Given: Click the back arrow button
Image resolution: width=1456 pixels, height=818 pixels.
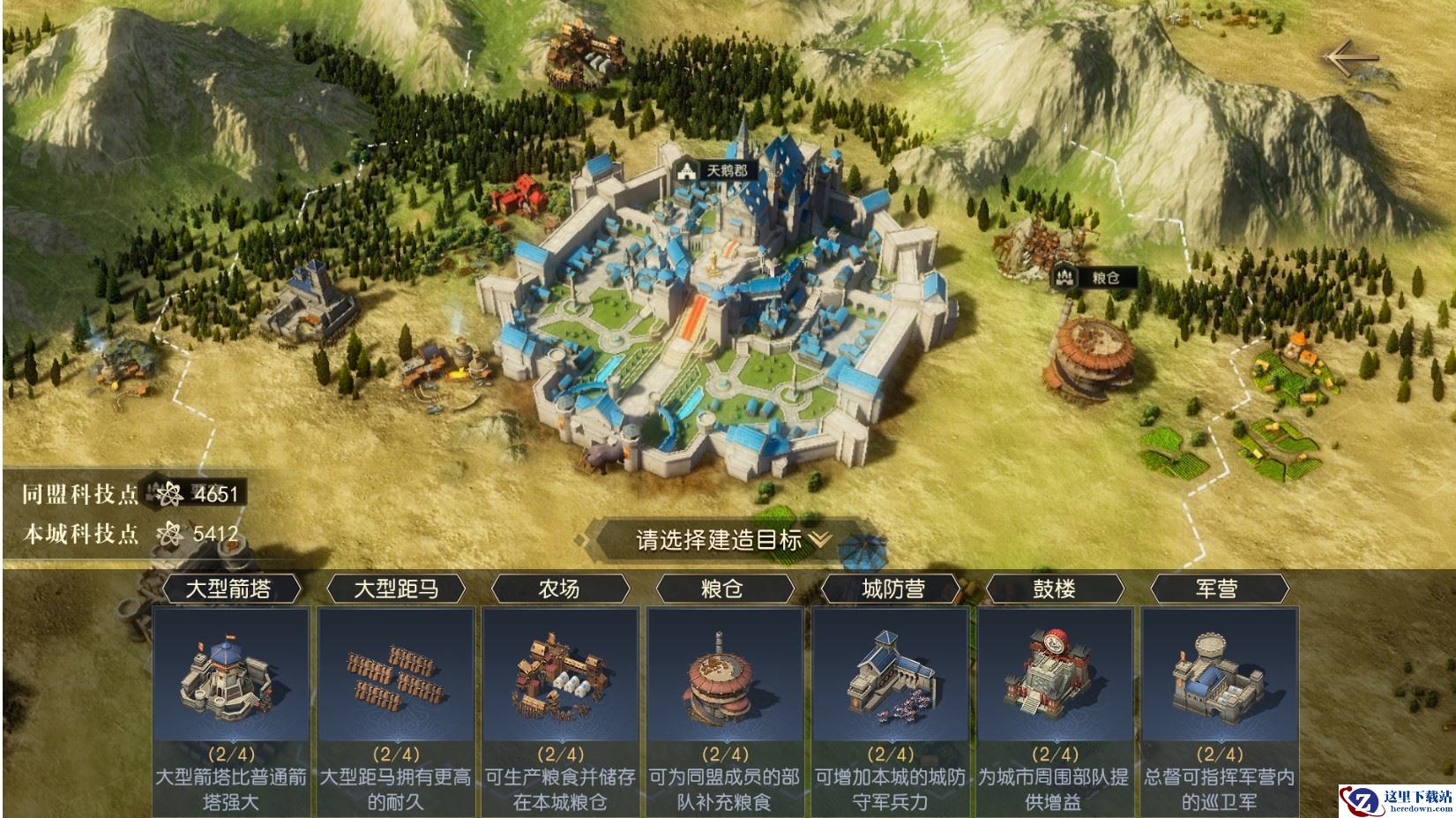Looking at the screenshot, I should point(1350,58).
